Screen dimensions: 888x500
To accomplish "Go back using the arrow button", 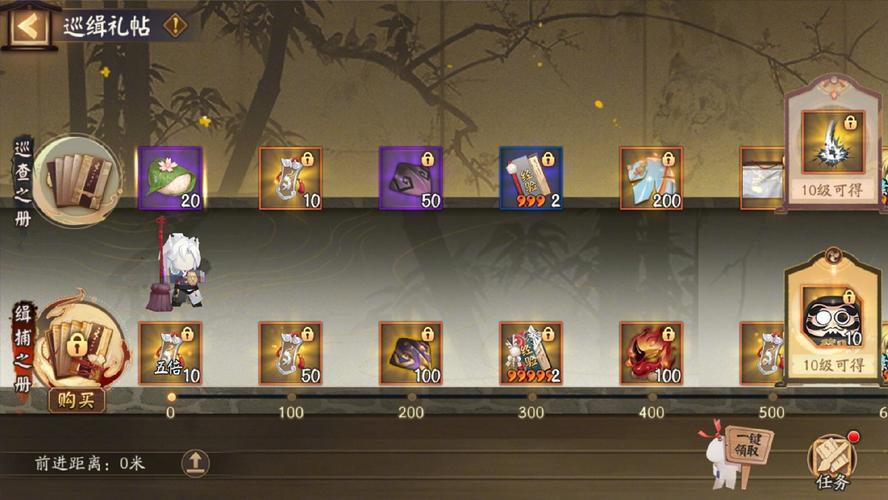I will [29, 26].
